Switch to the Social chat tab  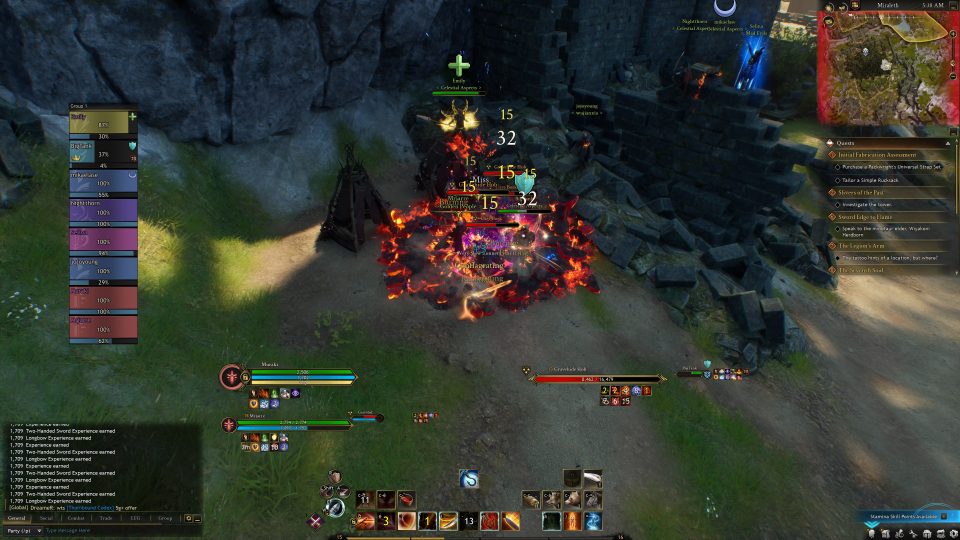[x=46, y=518]
